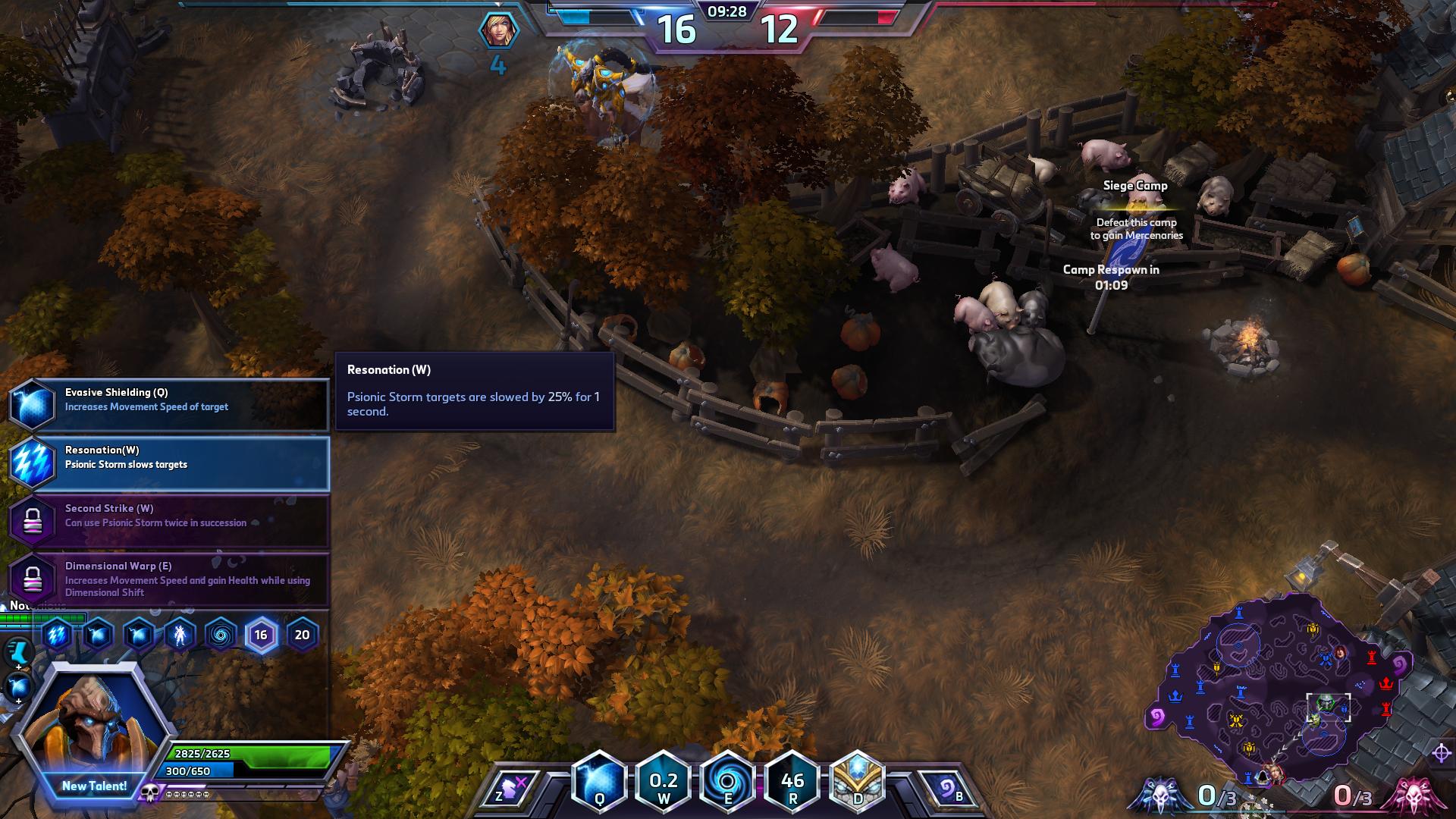The image size is (1456, 819).
Task: Open the humanoid figure talent tier icon
Action: 180,635
